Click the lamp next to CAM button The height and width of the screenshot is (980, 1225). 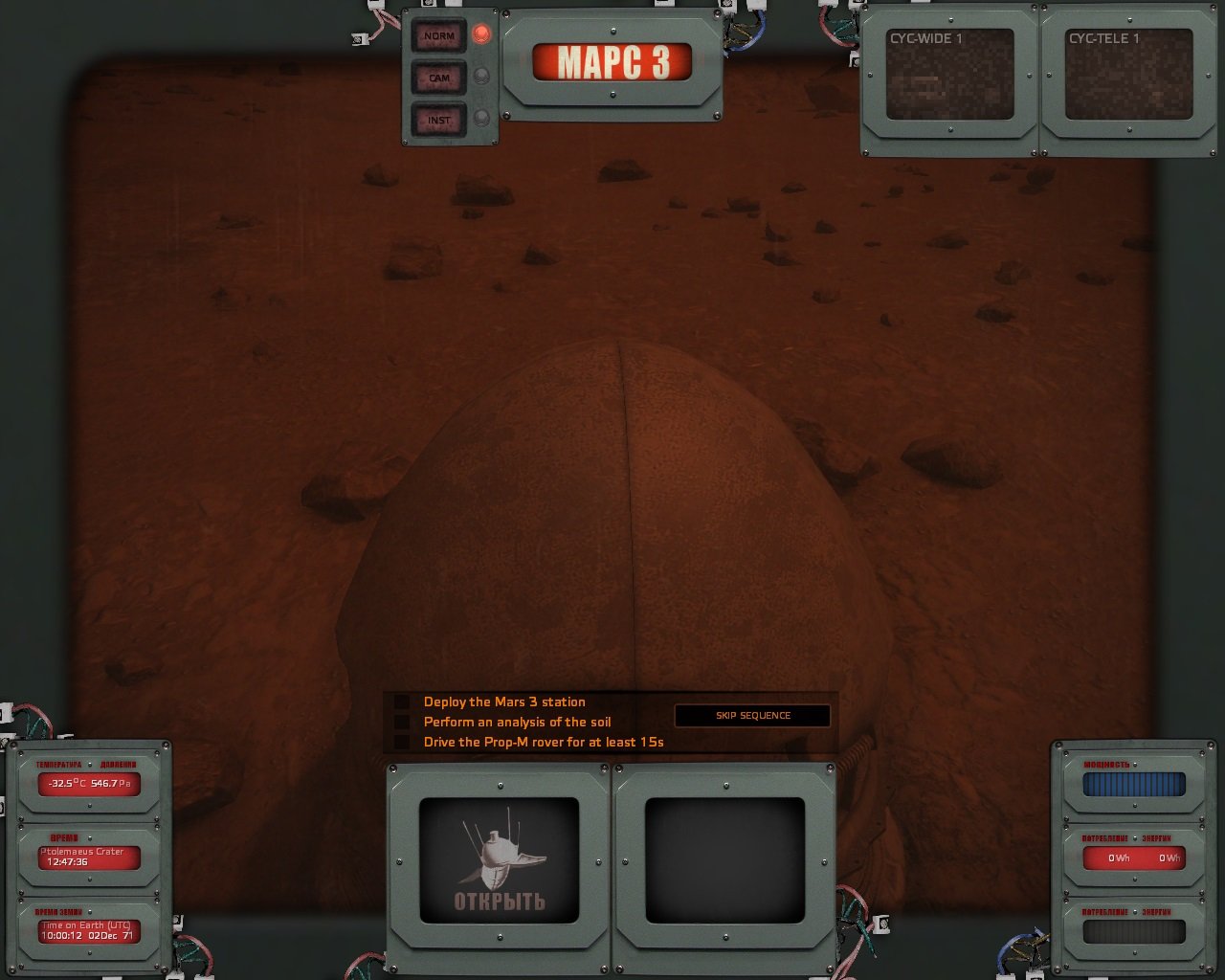[x=480, y=78]
